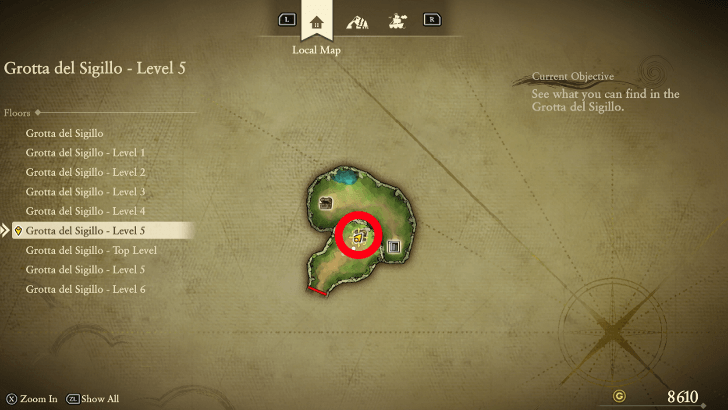
Task: Click the treasure chest marker on map
Action: pos(325,203)
